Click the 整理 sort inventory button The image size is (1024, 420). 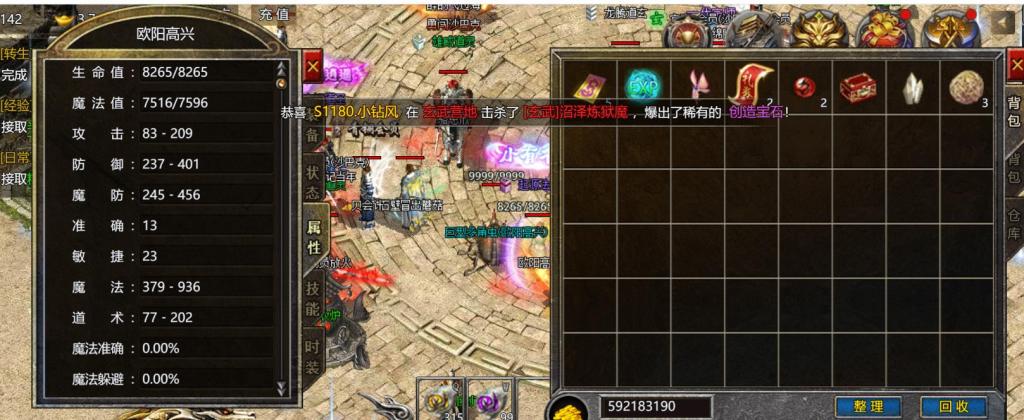868,407
